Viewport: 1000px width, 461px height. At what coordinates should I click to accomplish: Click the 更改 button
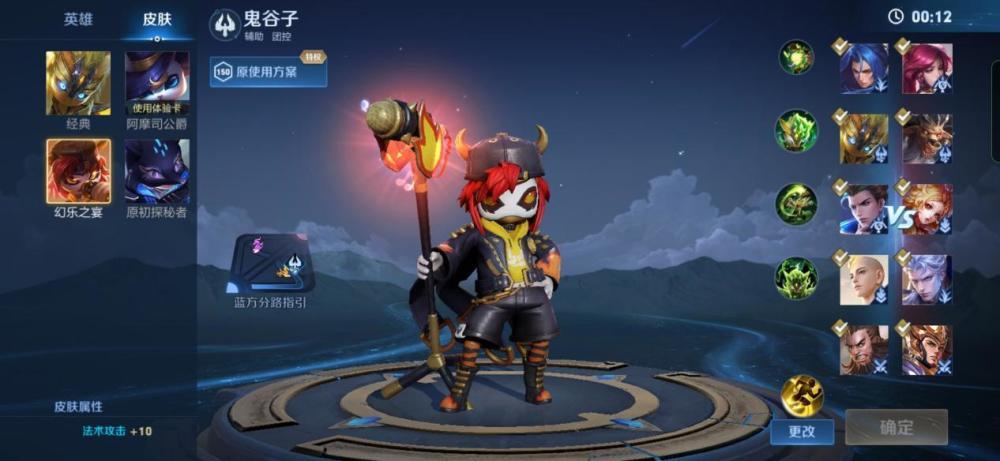[802, 431]
